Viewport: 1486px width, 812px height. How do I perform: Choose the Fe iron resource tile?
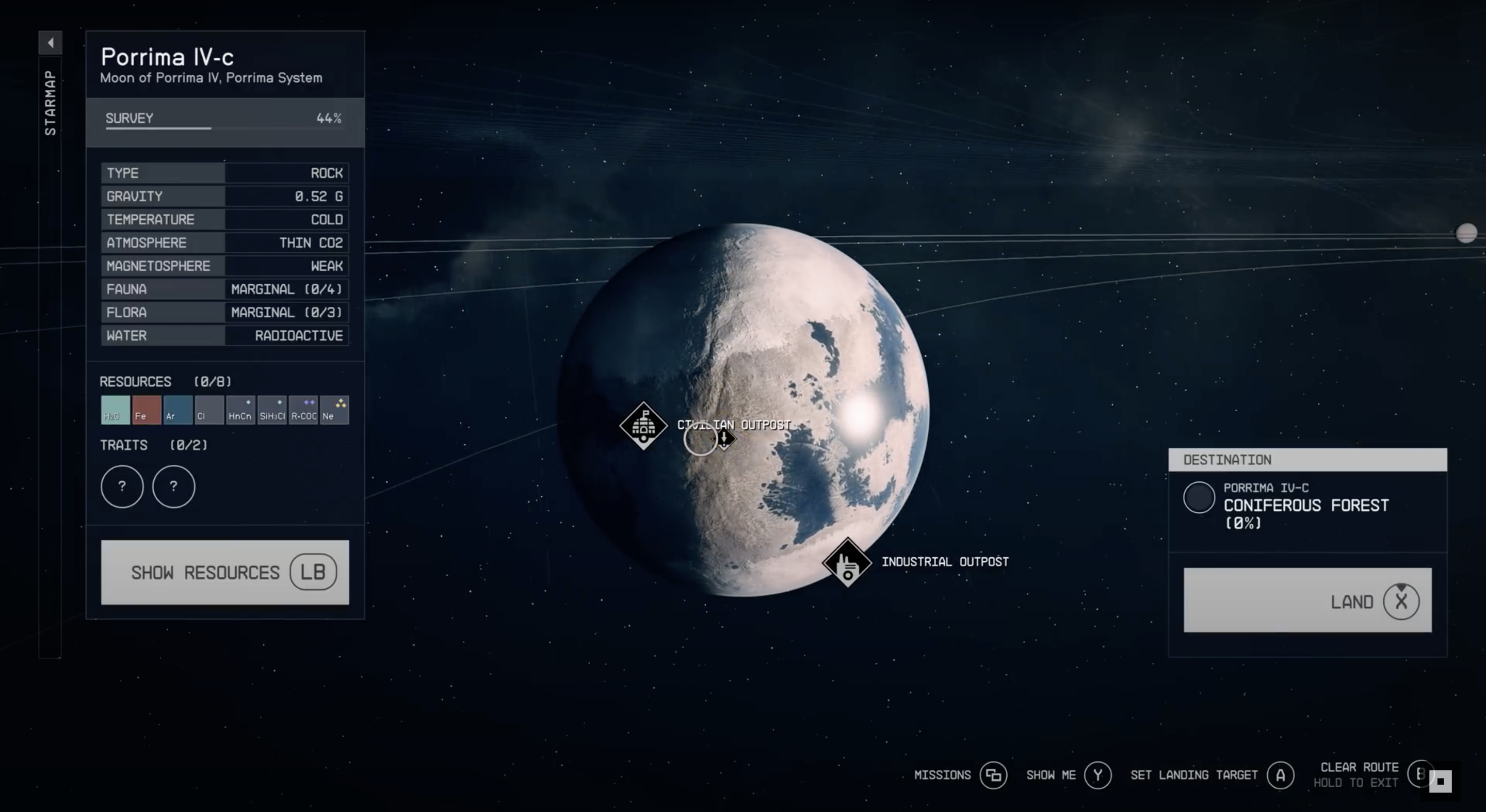(x=147, y=410)
